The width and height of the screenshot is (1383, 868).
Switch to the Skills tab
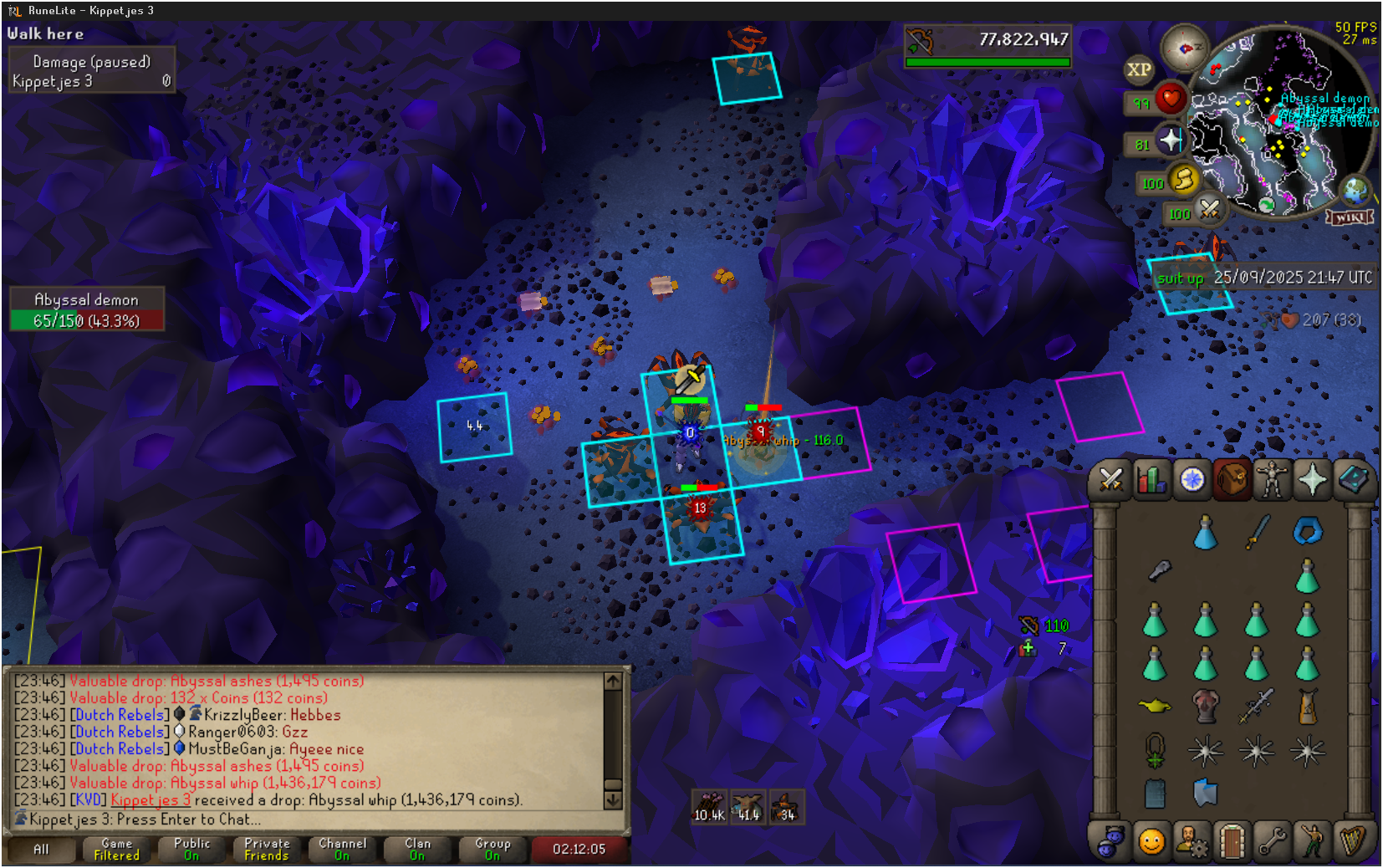coord(1151,480)
